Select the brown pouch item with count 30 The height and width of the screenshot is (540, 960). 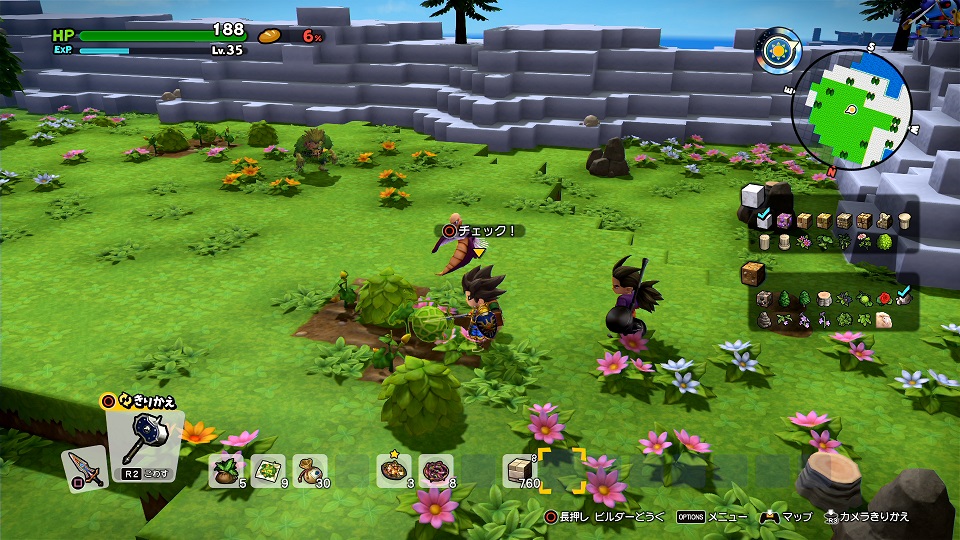[310, 469]
